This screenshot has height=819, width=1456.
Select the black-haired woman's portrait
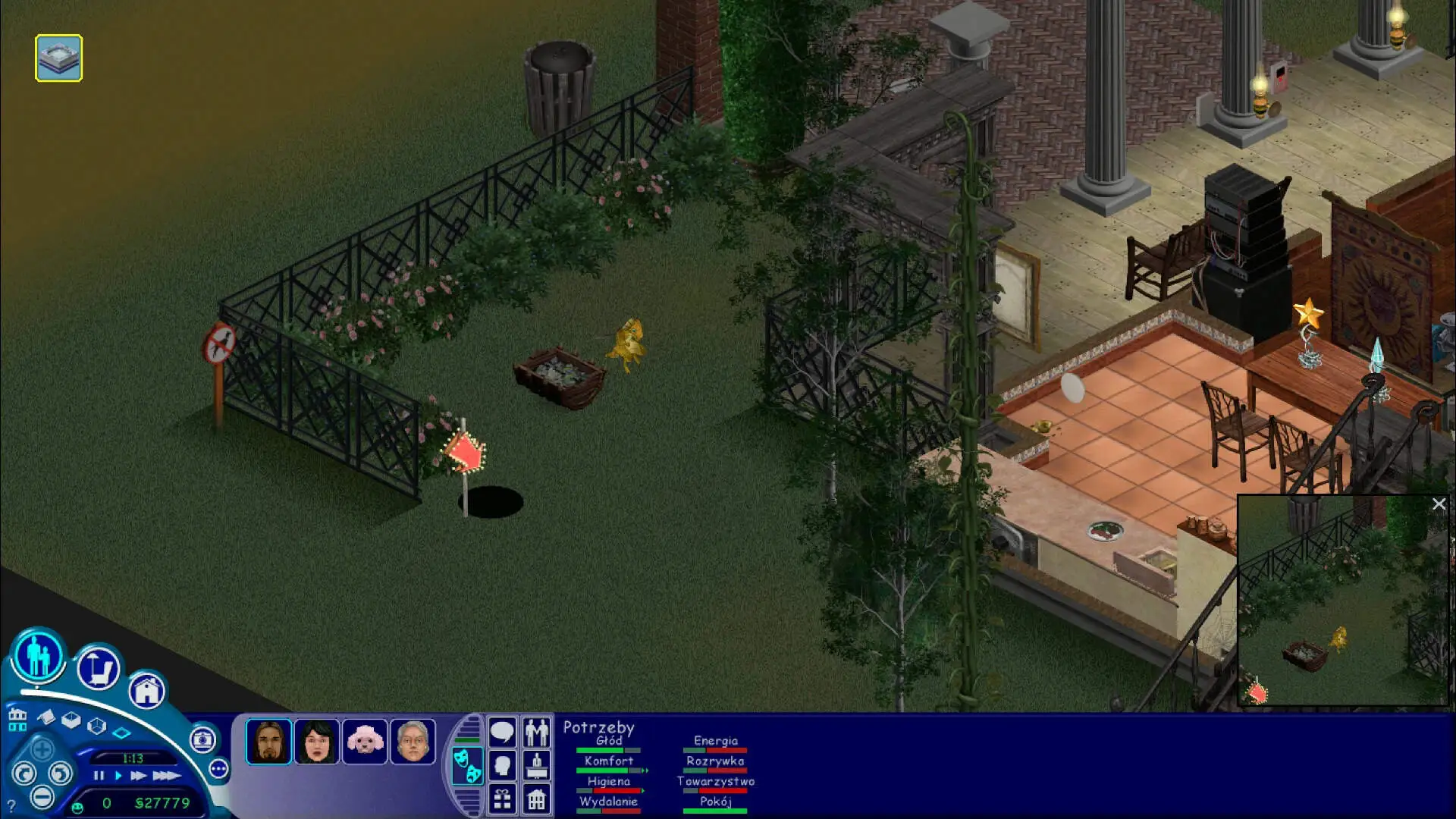[x=317, y=741]
